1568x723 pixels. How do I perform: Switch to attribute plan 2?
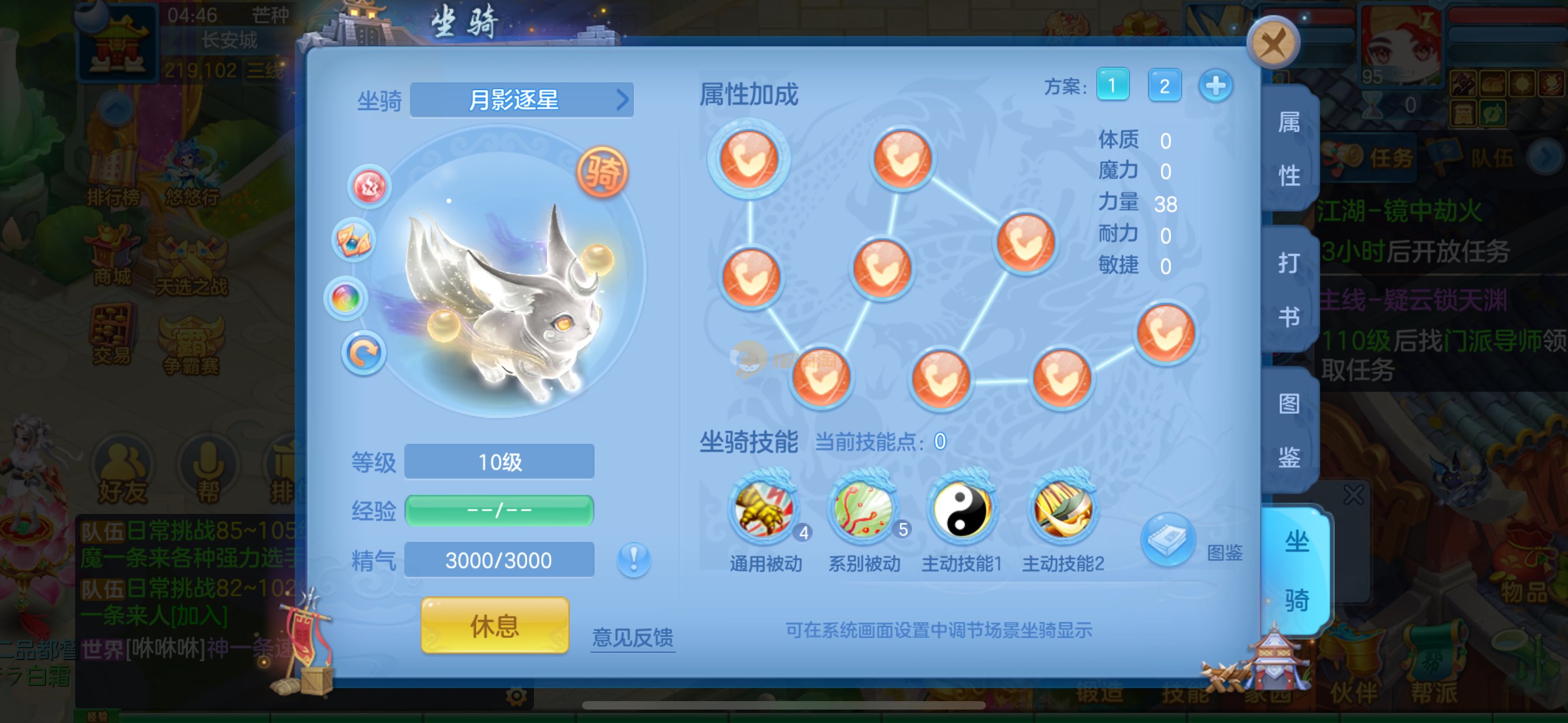(1164, 86)
